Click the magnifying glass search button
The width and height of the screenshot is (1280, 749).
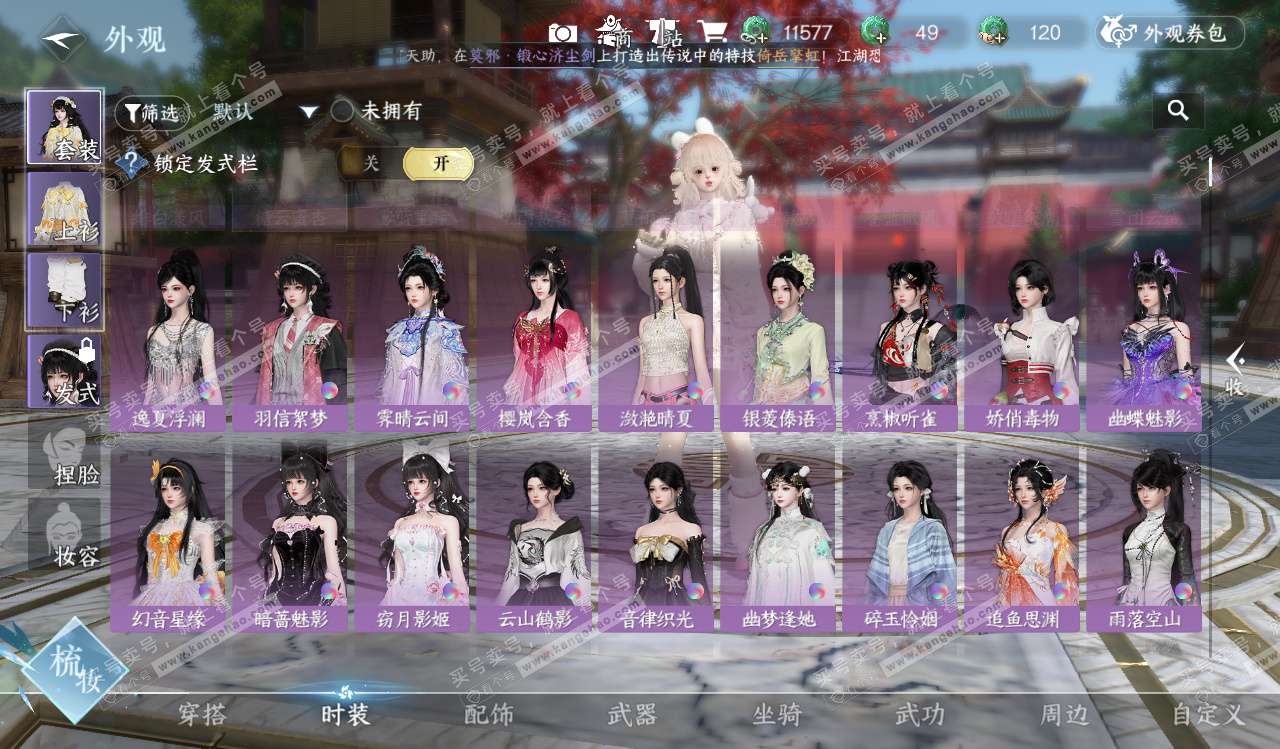click(x=1178, y=110)
